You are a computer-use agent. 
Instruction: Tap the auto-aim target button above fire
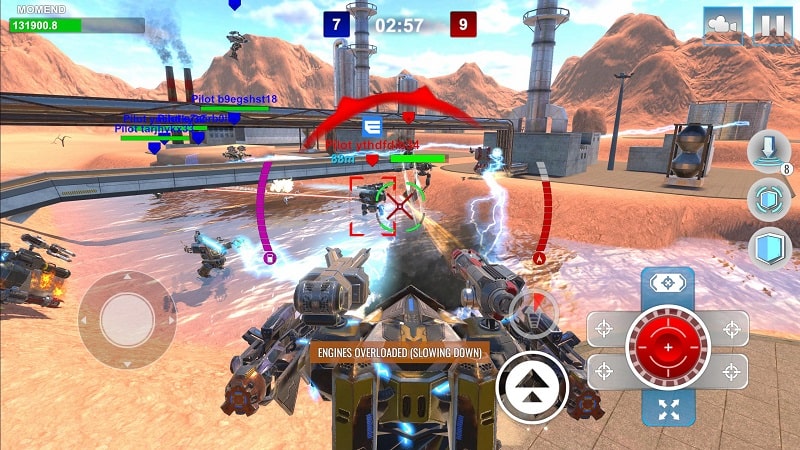667,284
